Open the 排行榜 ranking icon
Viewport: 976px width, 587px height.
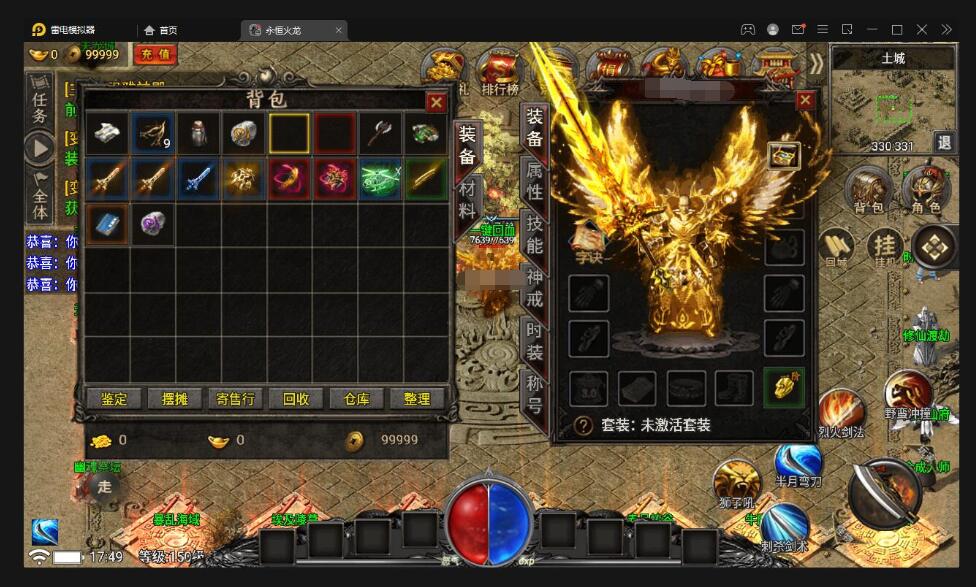(499, 70)
